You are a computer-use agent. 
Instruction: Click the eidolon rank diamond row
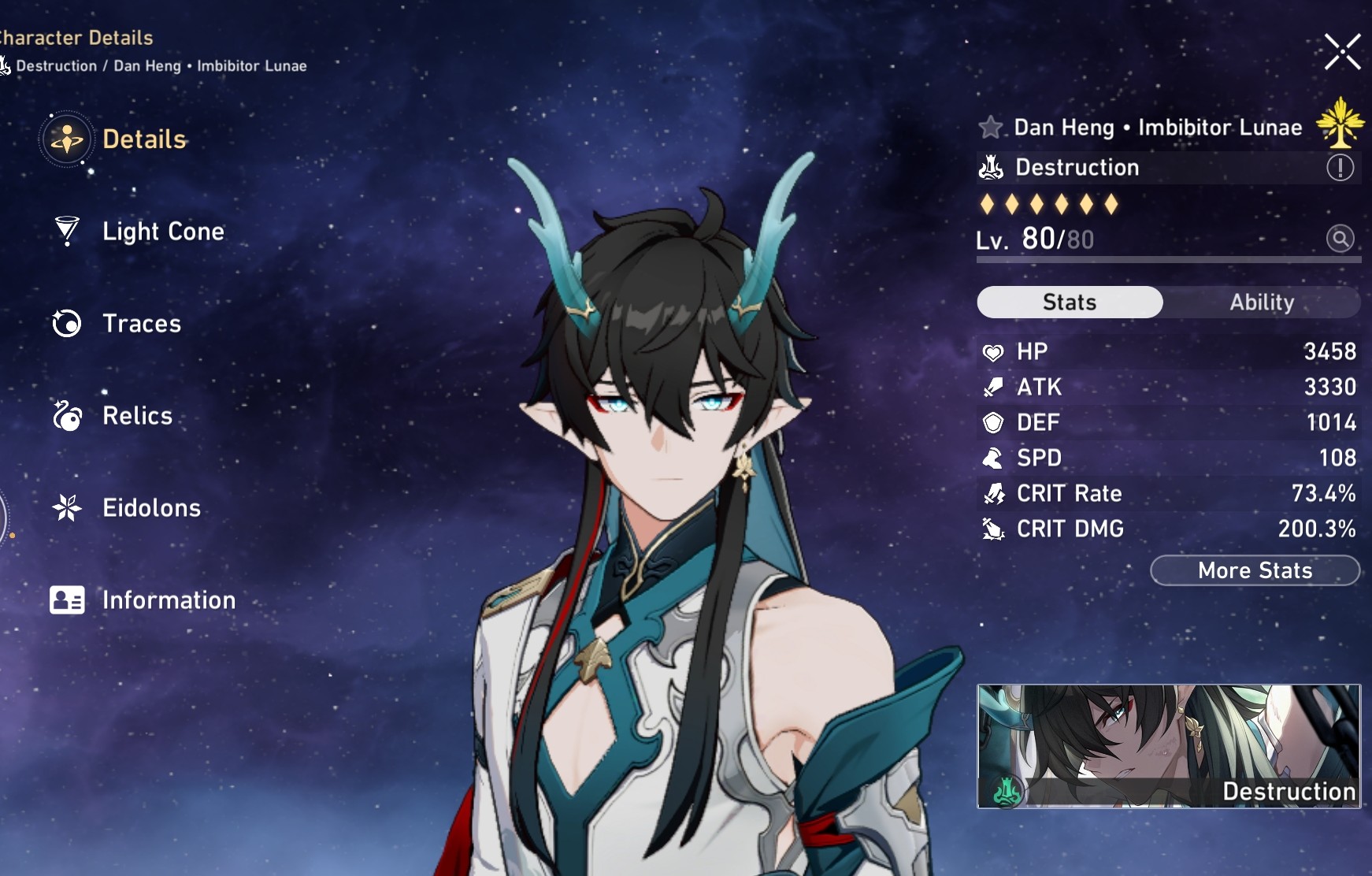(1050, 204)
